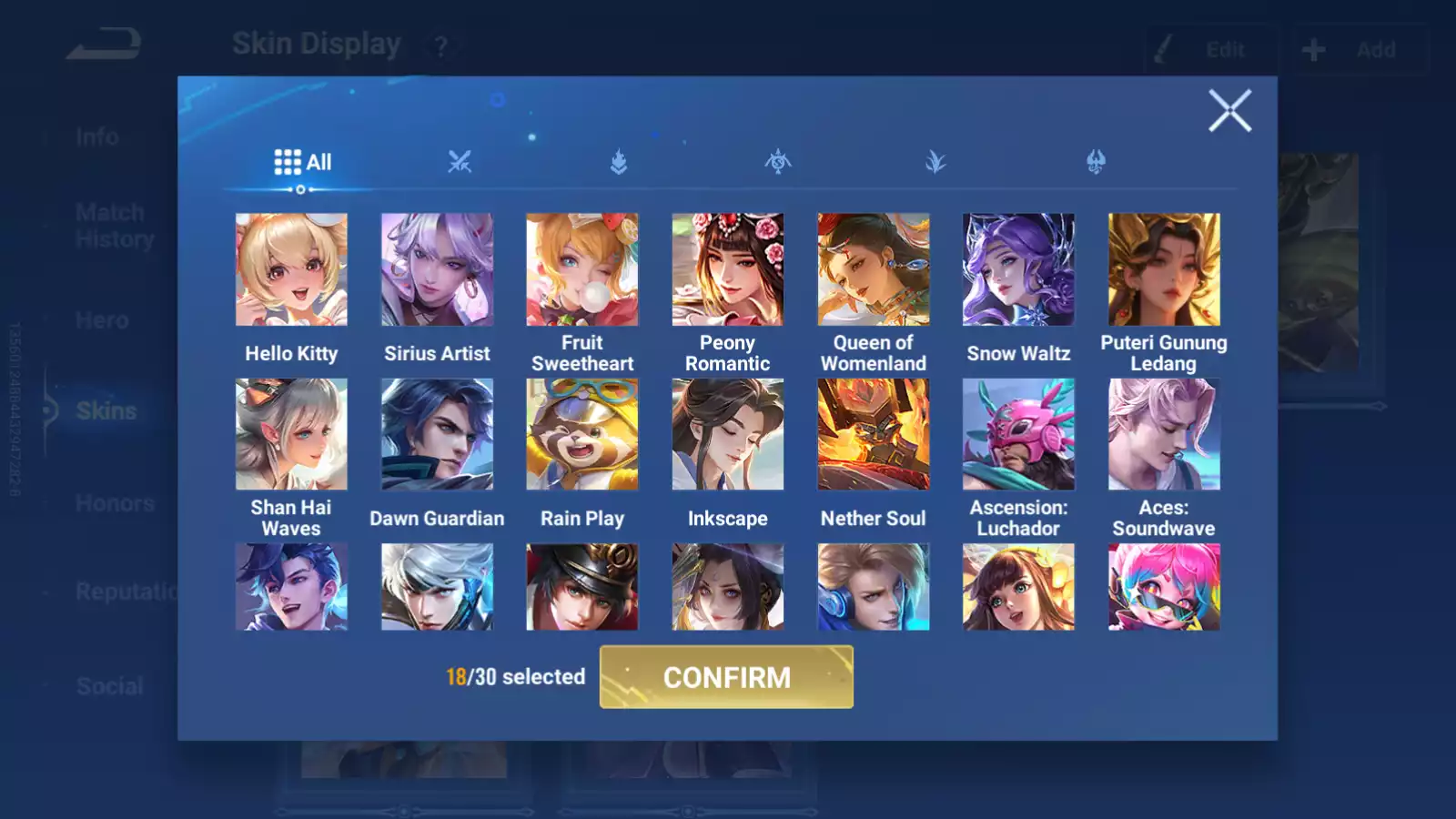Confirm the skin selection
Screen dimensions: 1456x819
[726, 677]
